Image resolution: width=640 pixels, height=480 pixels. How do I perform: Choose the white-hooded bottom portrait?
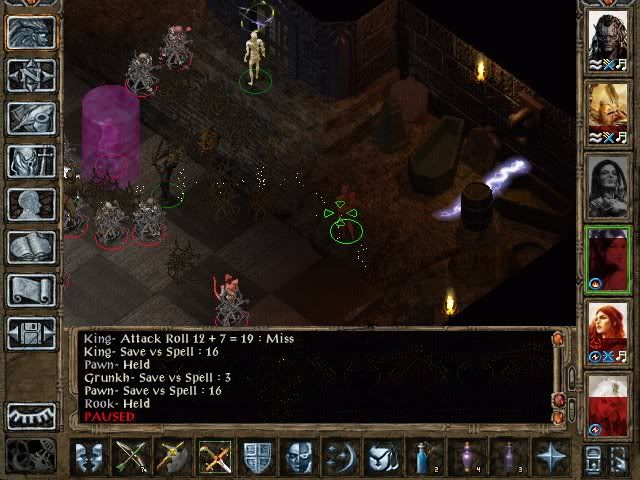pyautogui.click(x=607, y=404)
